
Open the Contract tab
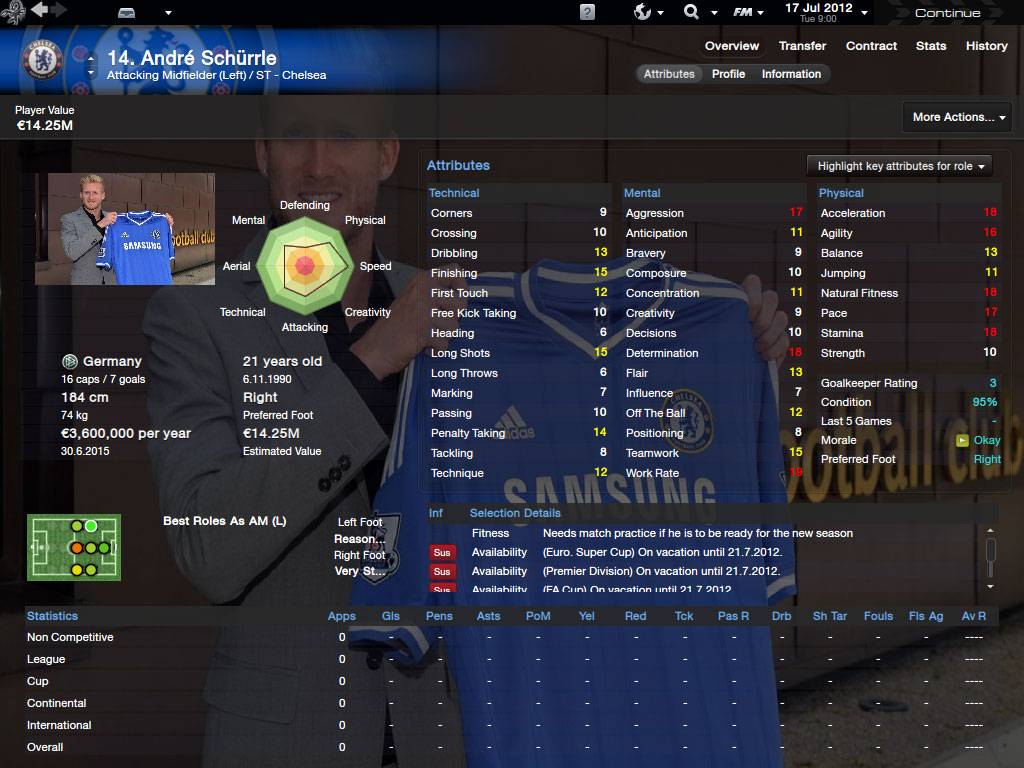click(872, 46)
